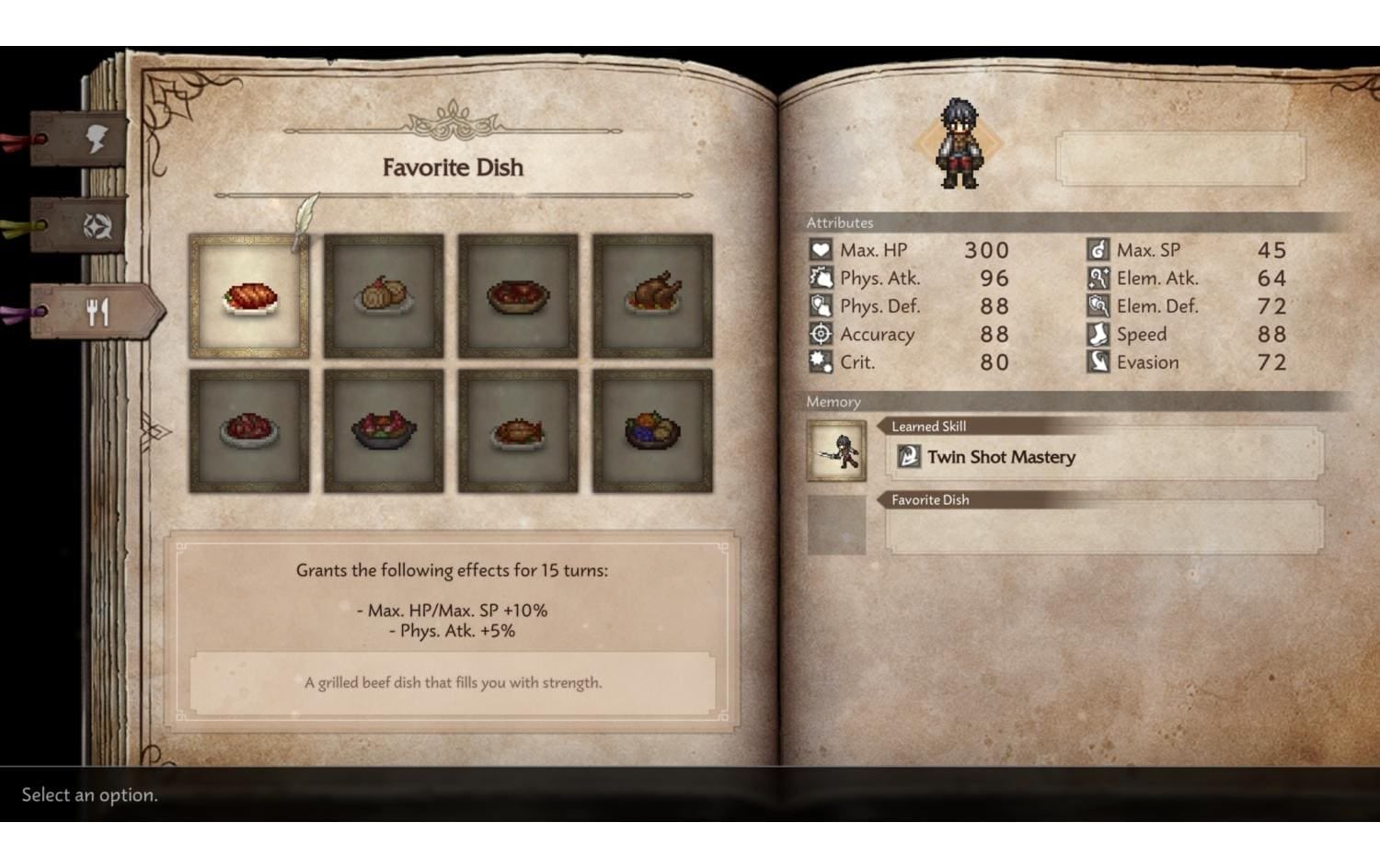Select the grilled beef dish
Screen dimensions: 1380x868
coord(249,296)
